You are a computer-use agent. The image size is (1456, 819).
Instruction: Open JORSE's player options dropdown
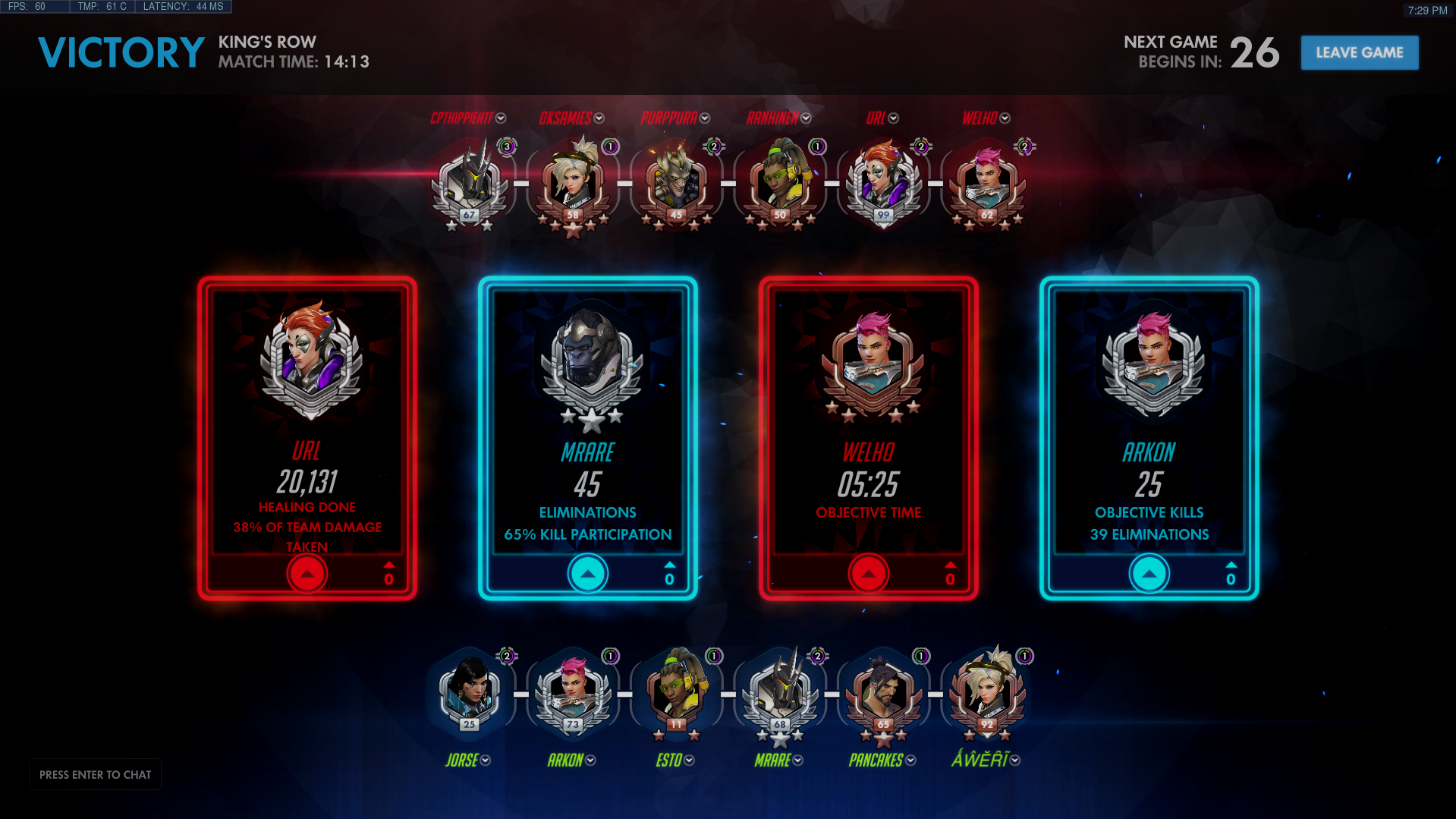tap(486, 761)
